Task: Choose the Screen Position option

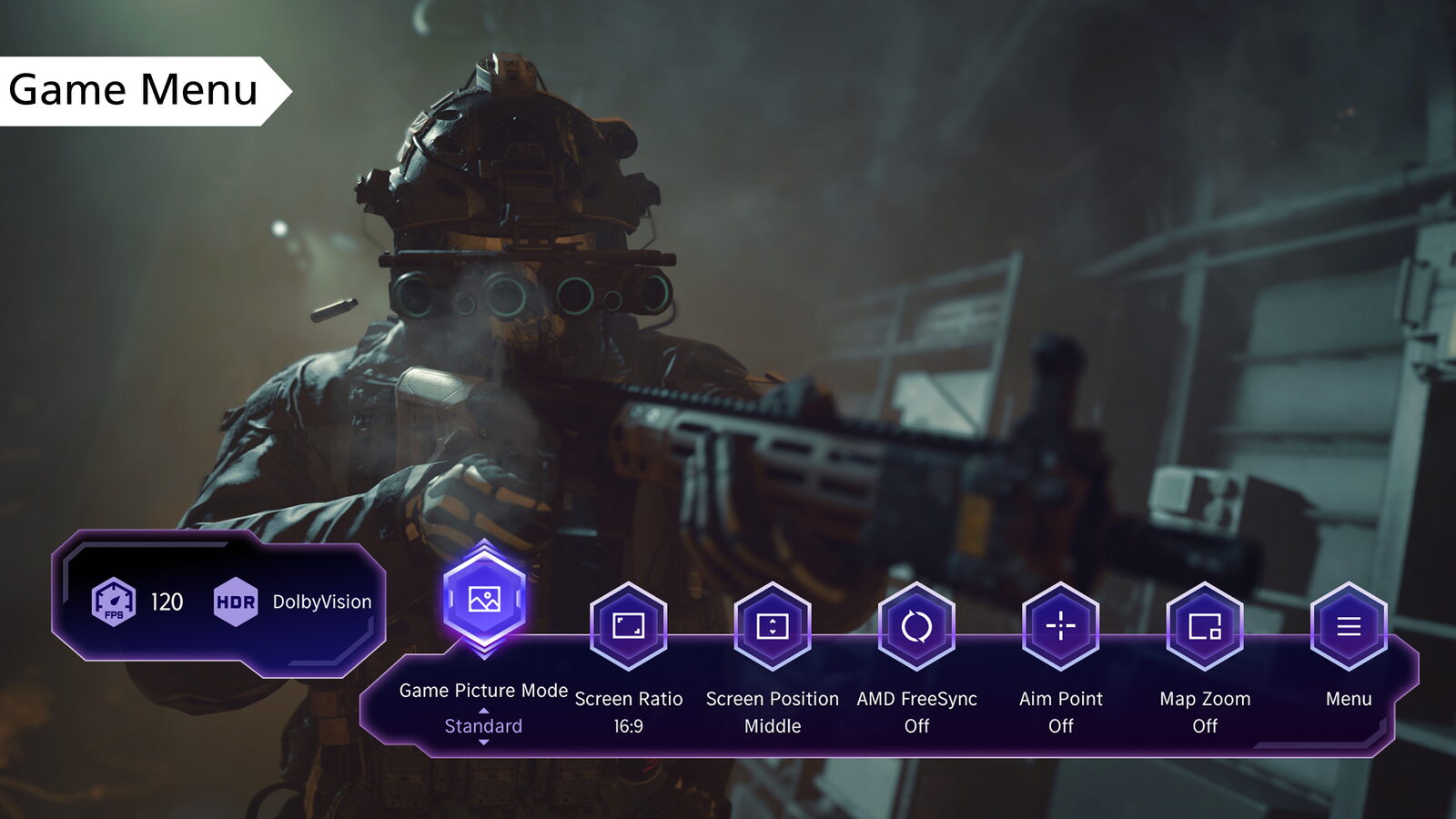Action: [772, 626]
